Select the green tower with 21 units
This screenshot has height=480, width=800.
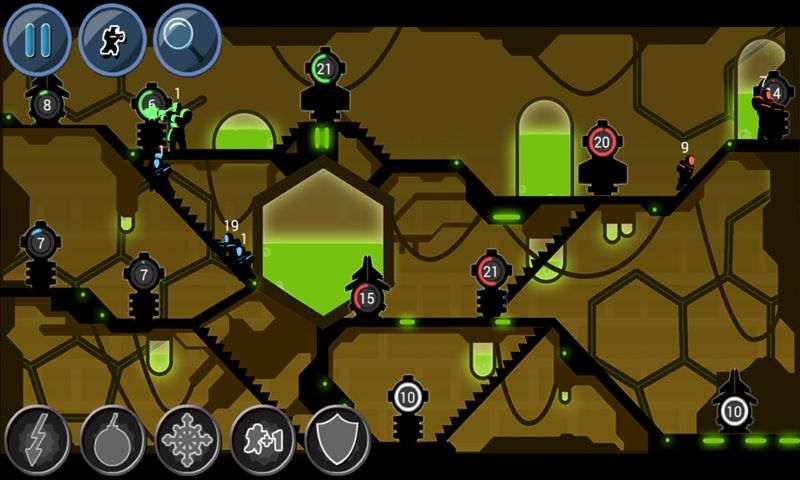[323, 70]
